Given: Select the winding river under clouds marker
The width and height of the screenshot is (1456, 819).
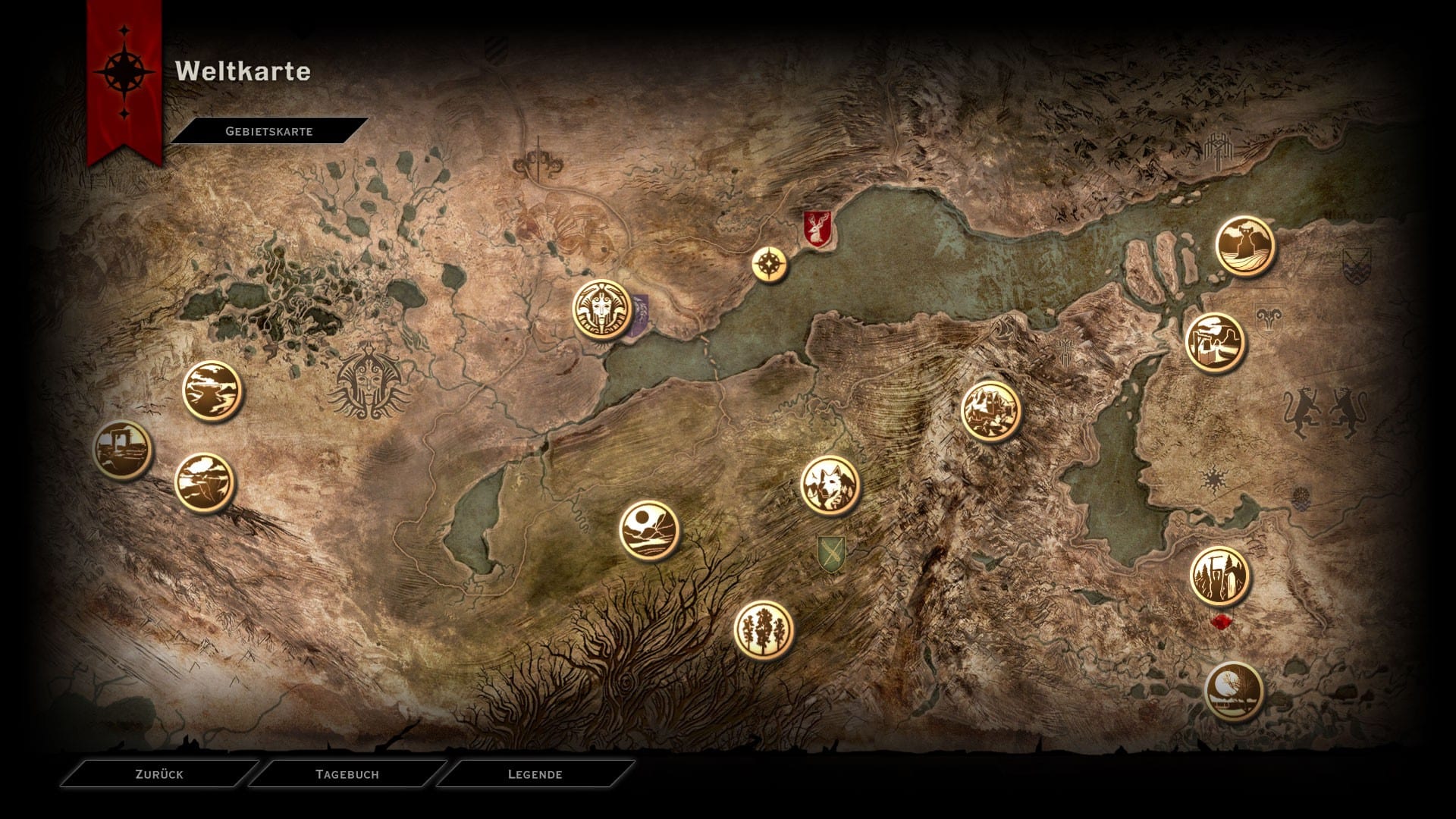Looking at the screenshot, I should [212, 391].
